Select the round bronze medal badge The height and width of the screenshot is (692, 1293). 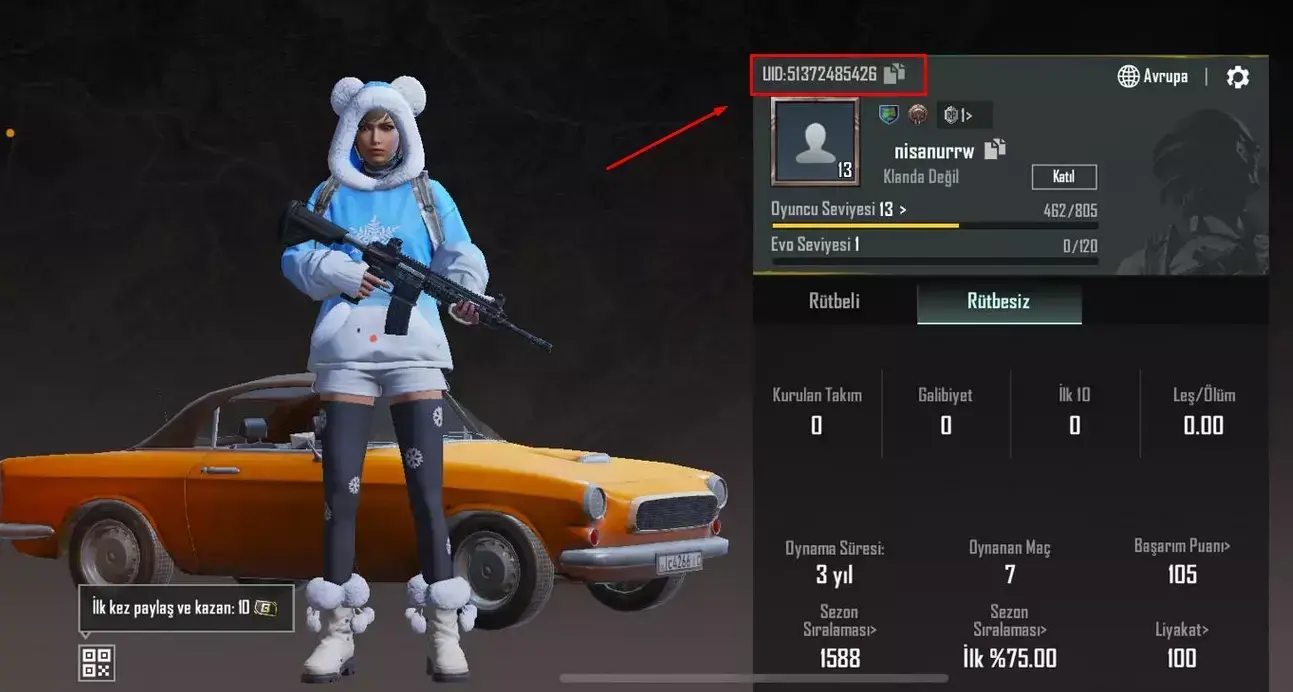coord(918,115)
